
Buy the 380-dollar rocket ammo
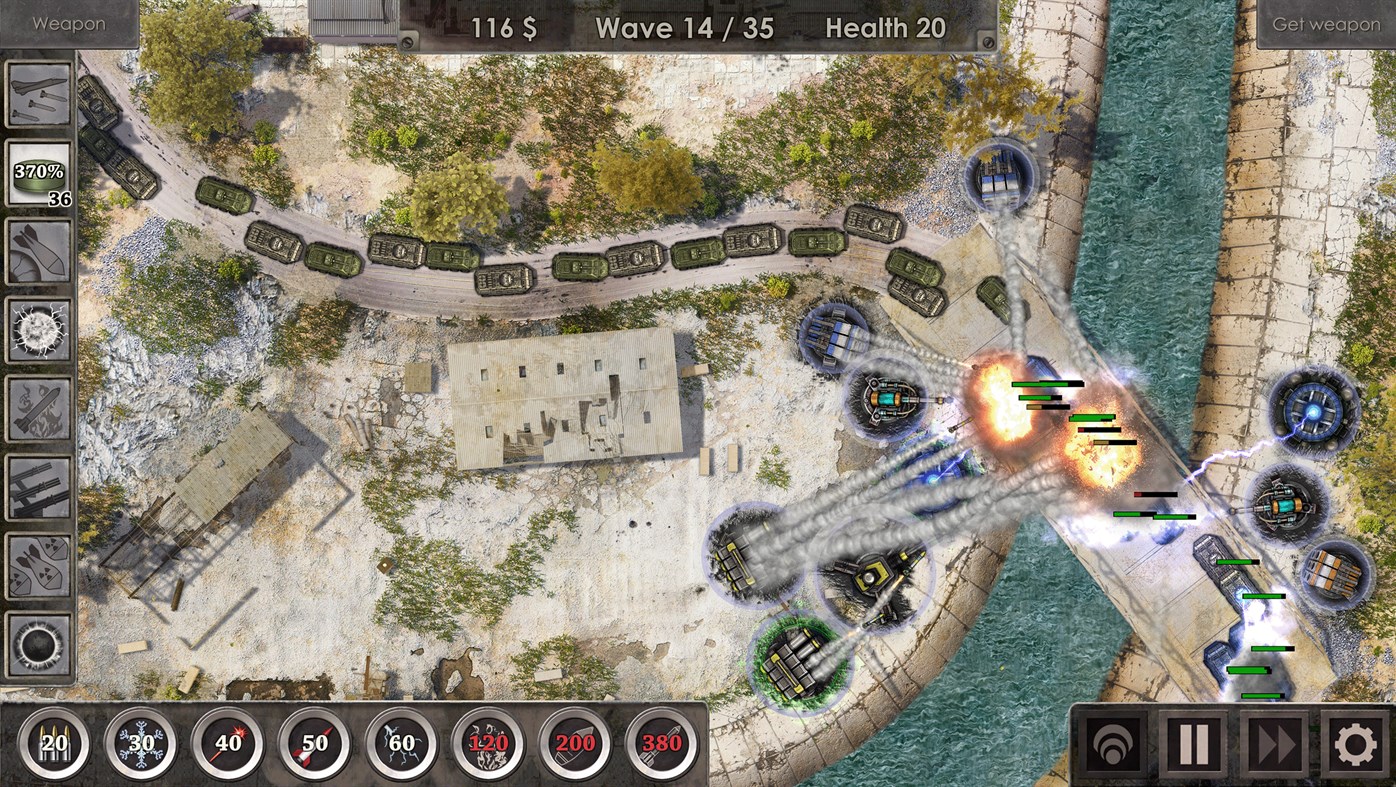[663, 743]
